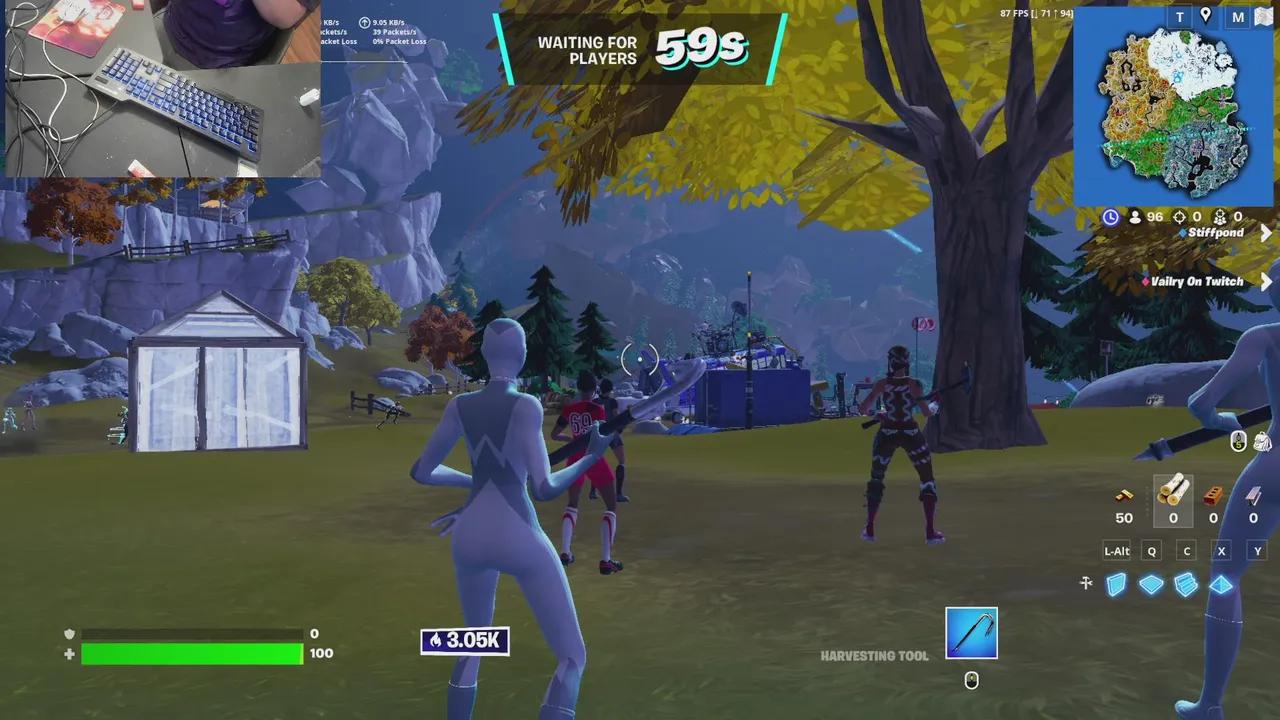
Task: Click the stairs build piece icon
Action: [1186, 585]
